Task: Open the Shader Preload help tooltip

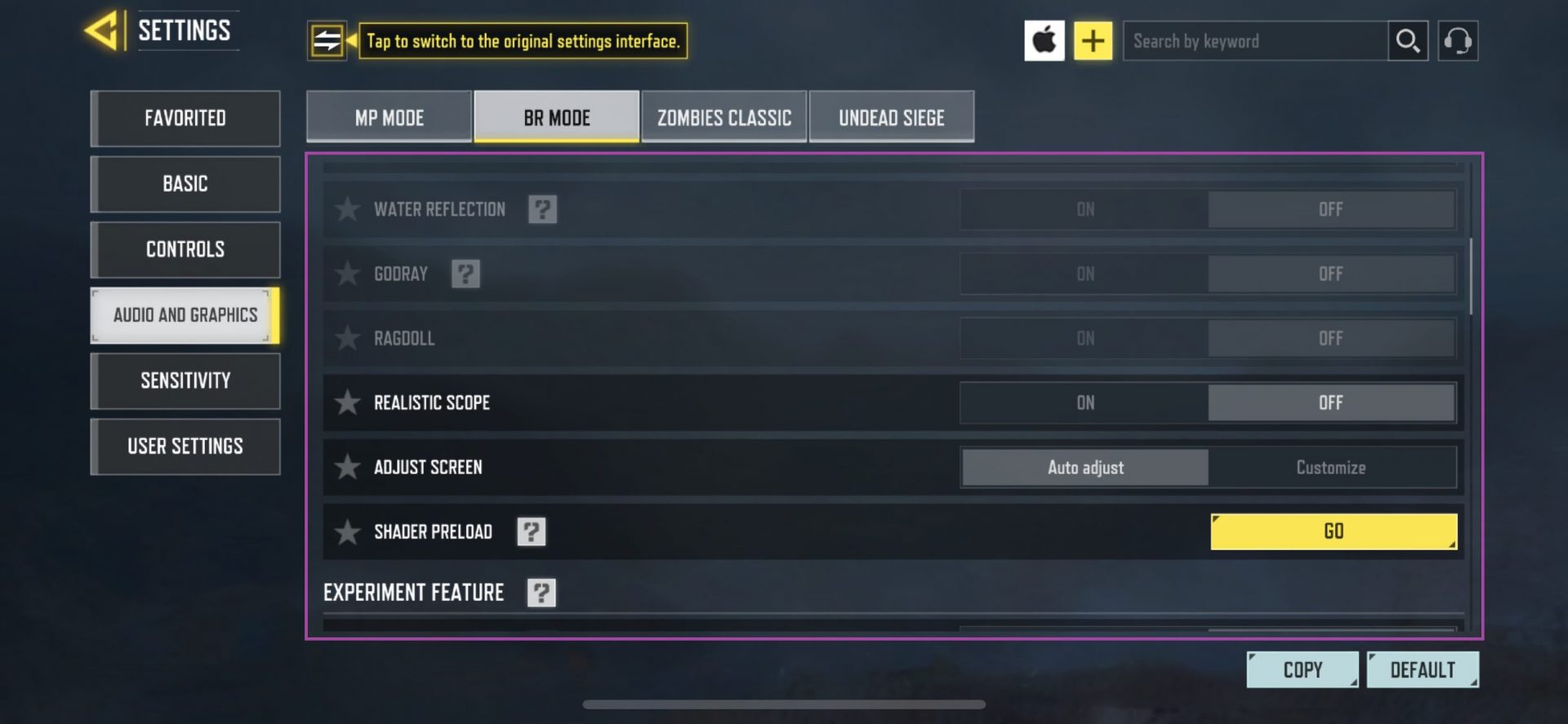Action: tap(532, 531)
